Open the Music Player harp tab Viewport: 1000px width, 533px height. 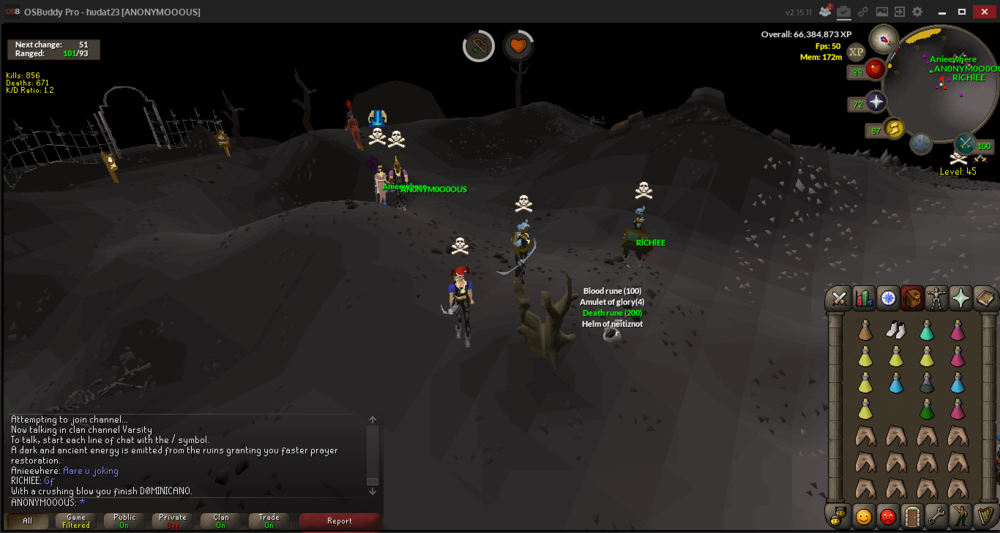click(984, 516)
